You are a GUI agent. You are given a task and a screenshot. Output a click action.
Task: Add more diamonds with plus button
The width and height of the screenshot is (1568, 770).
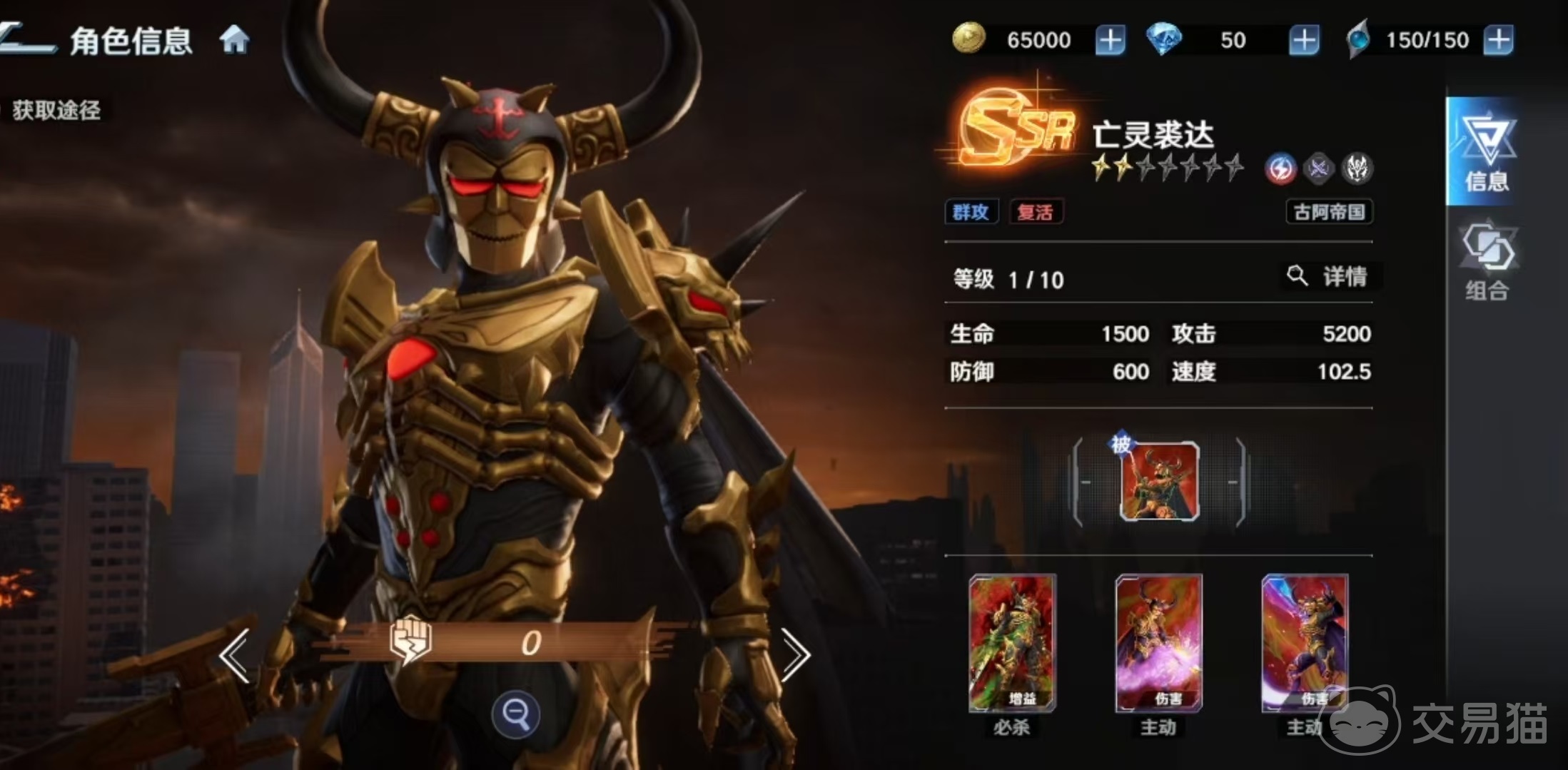click(x=1303, y=40)
